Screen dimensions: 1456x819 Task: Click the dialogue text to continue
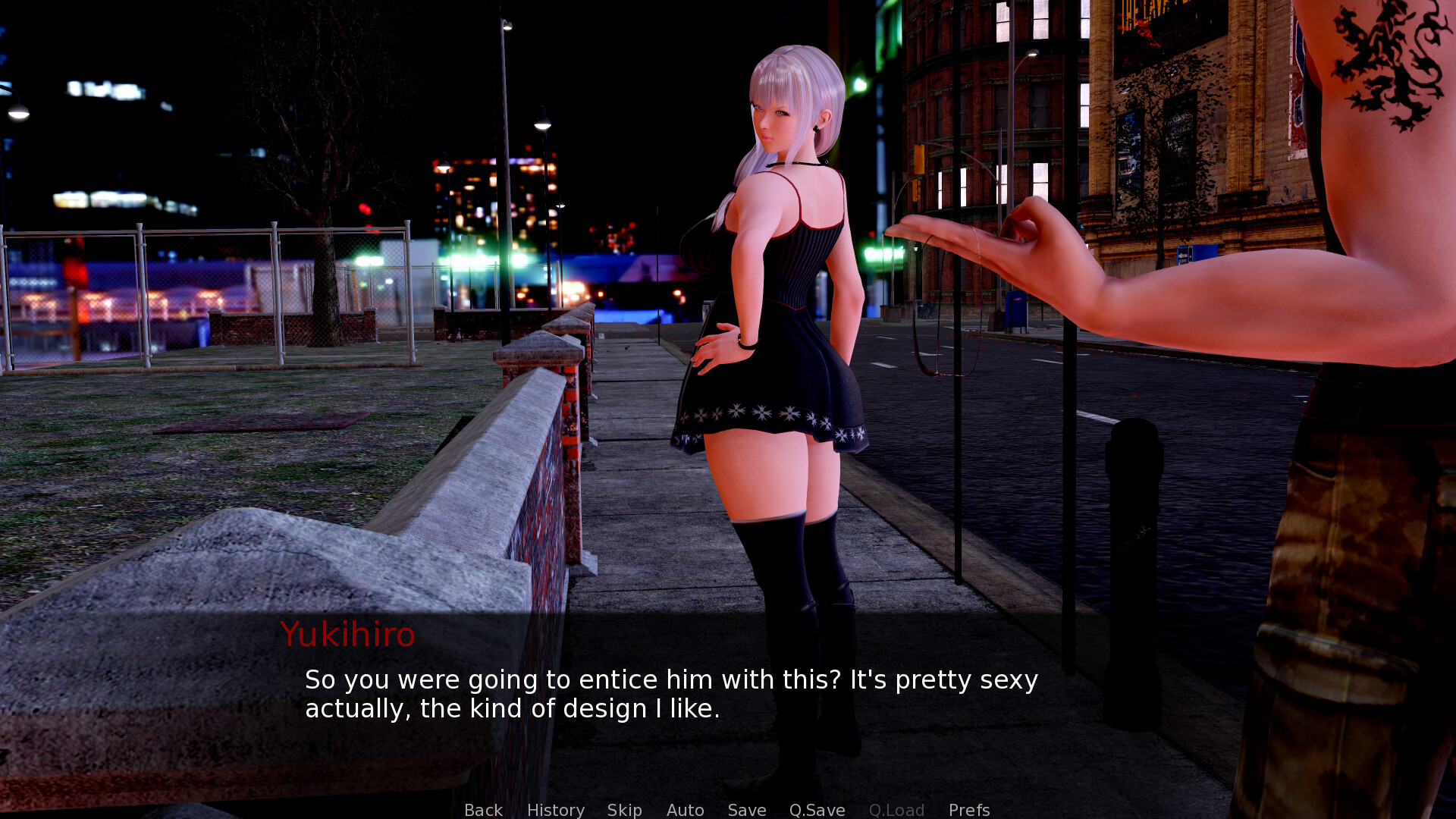coord(670,694)
